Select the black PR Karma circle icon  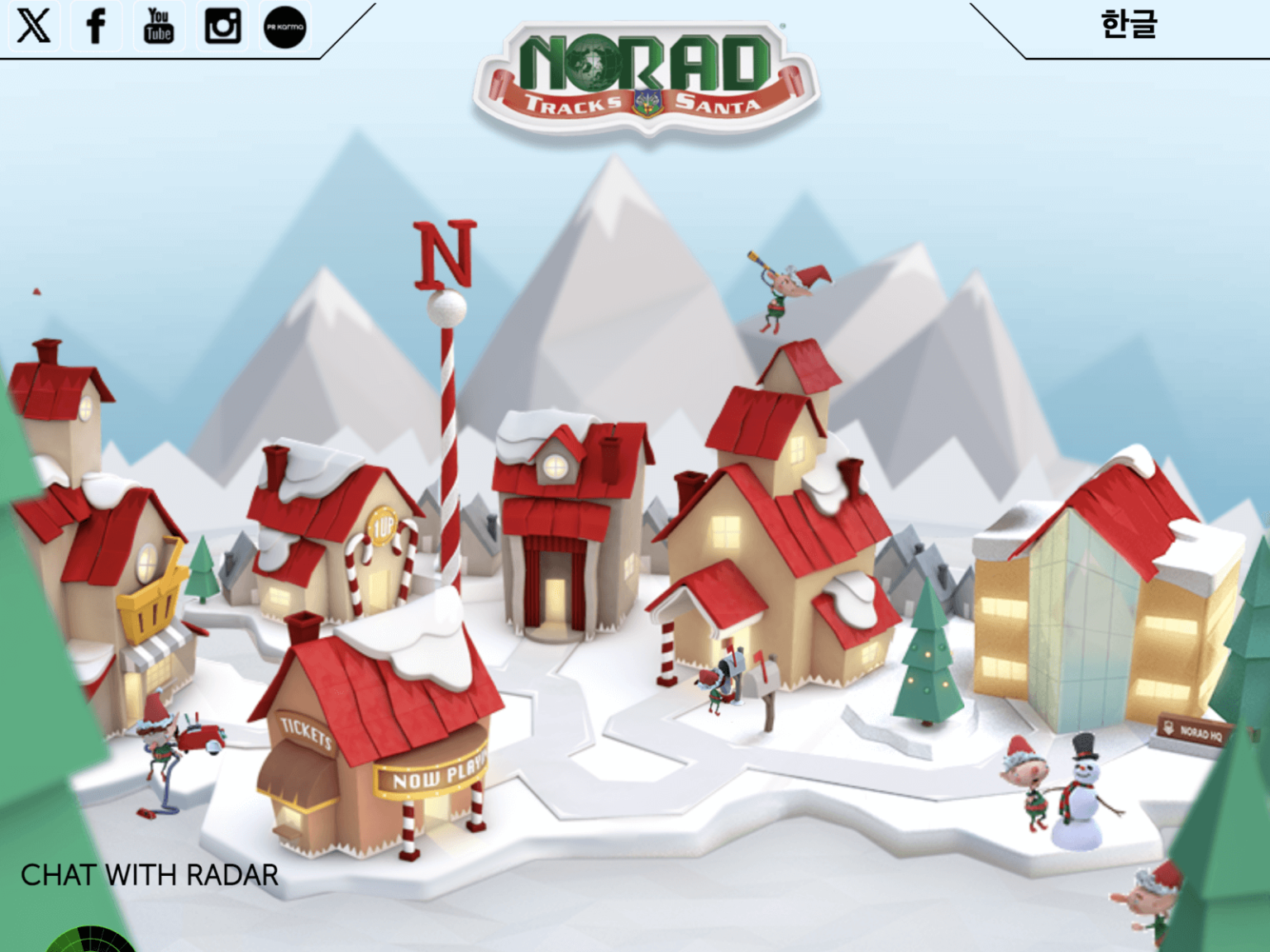285,26
